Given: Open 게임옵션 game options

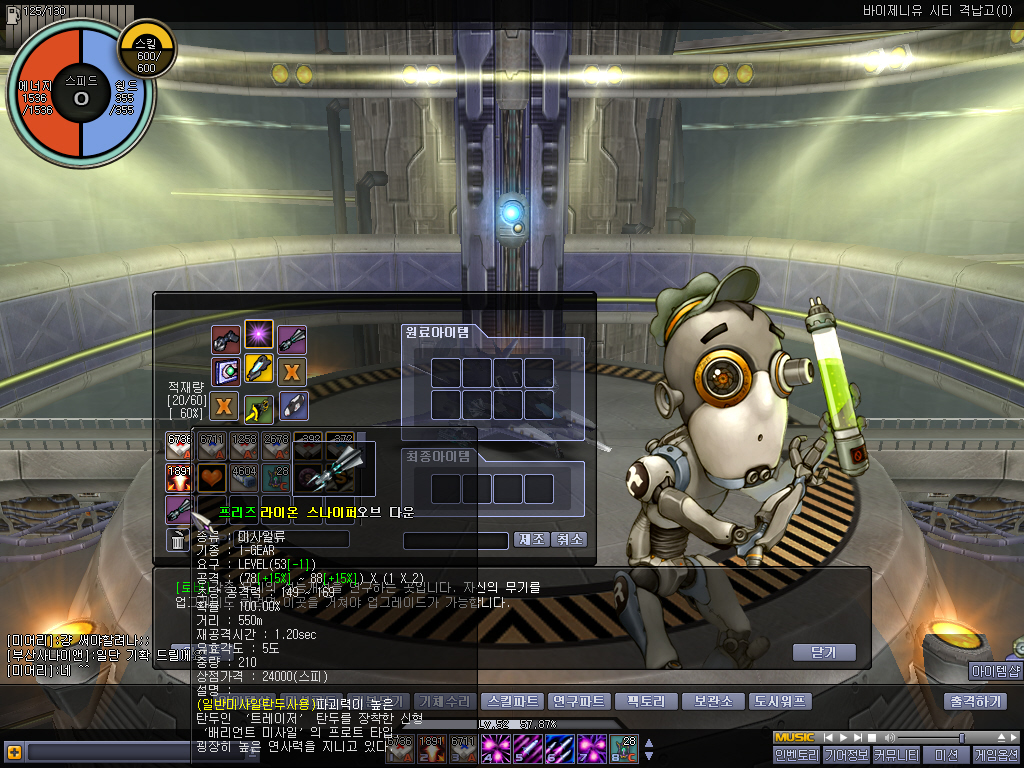Looking at the screenshot, I should [995, 755].
